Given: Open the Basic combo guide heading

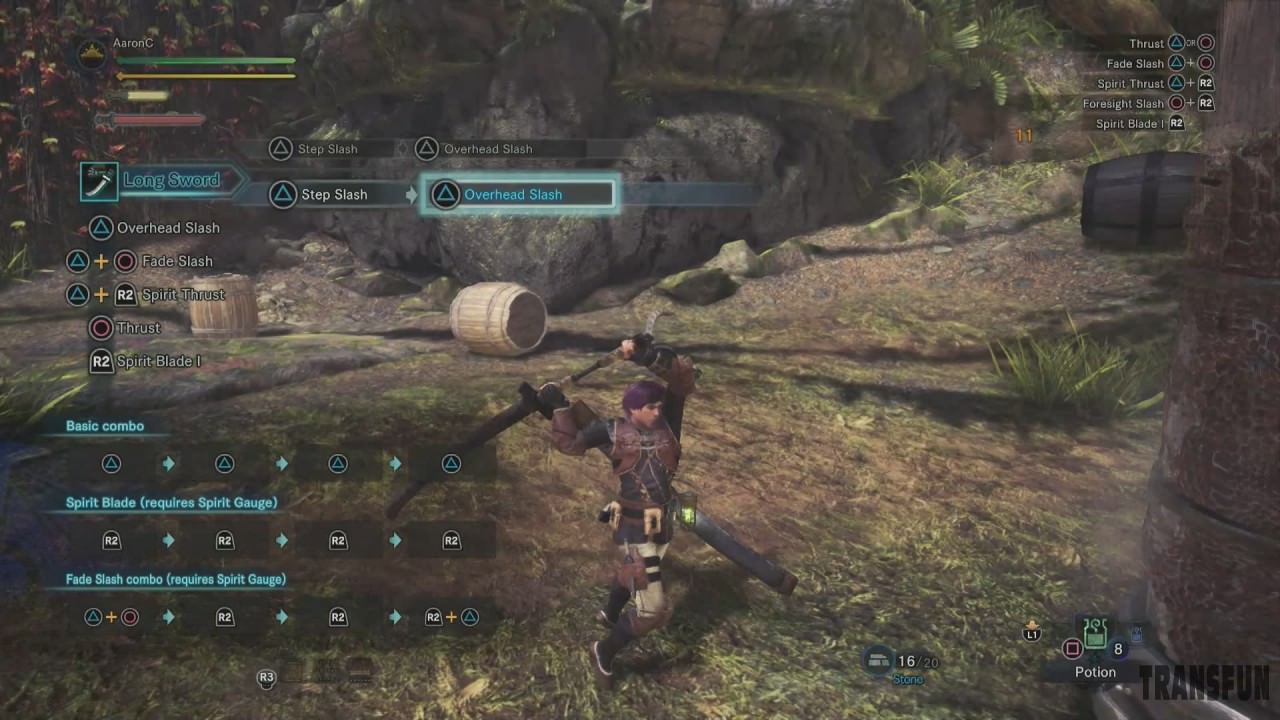Looking at the screenshot, I should [x=105, y=426].
